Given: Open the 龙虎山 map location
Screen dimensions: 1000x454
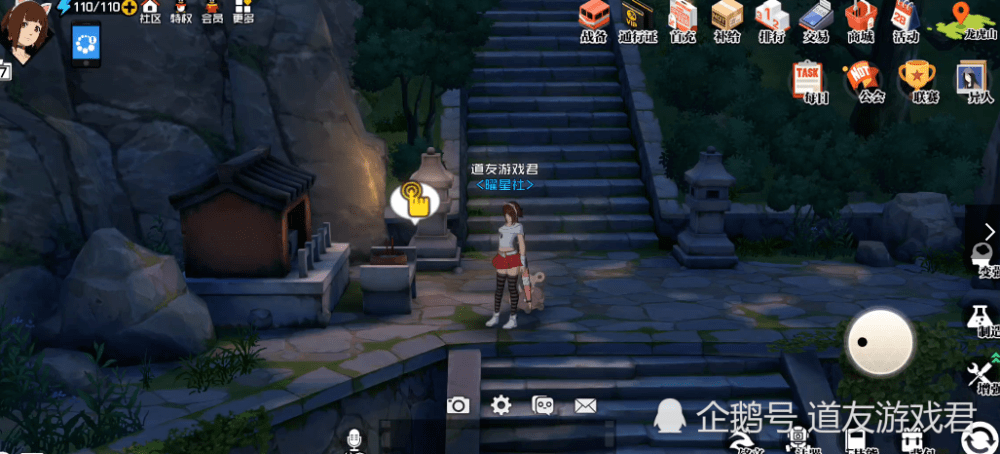Looking at the screenshot, I should click(965, 19).
